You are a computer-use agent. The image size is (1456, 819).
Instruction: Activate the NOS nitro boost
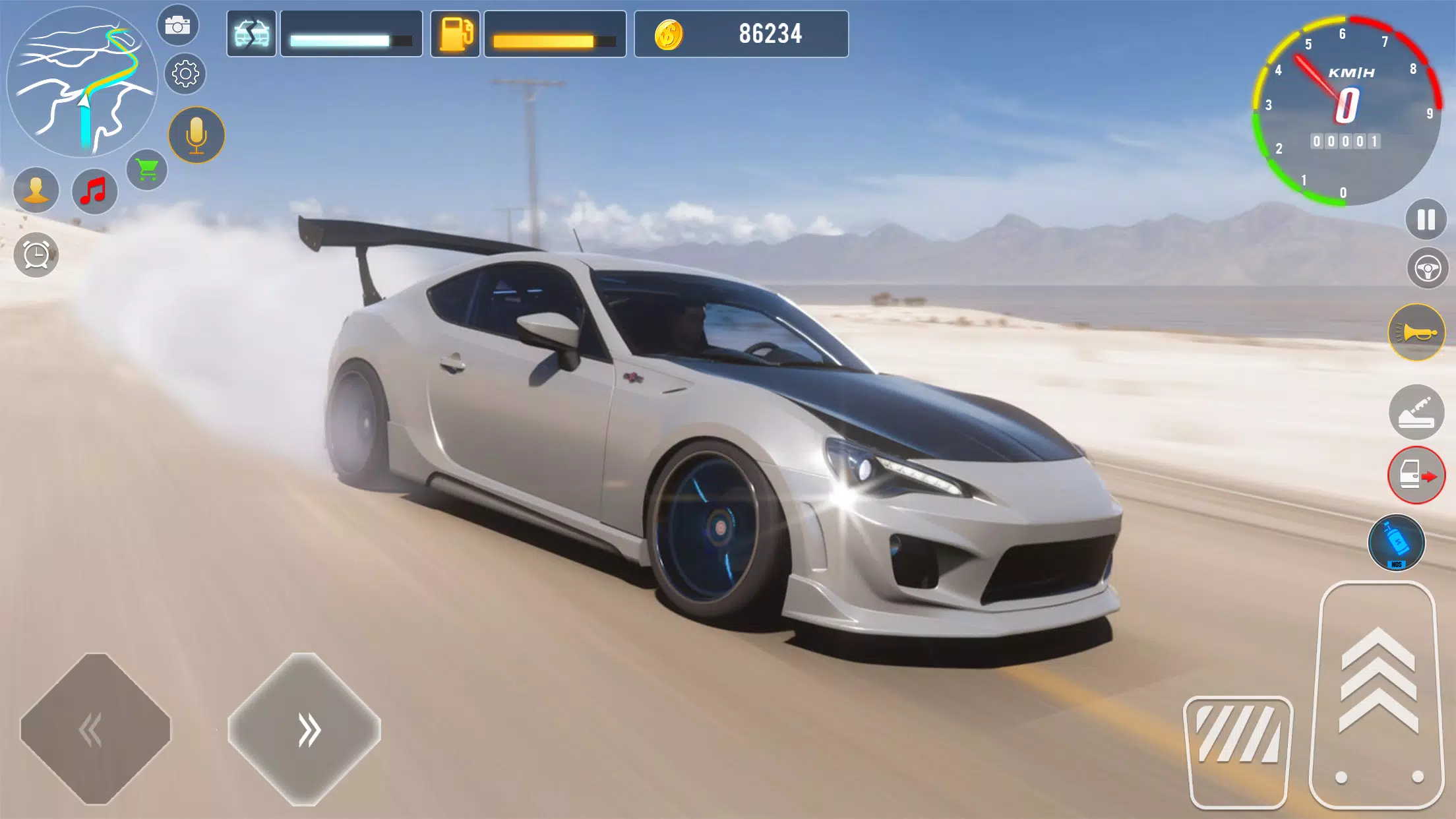pyautogui.click(x=1397, y=542)
